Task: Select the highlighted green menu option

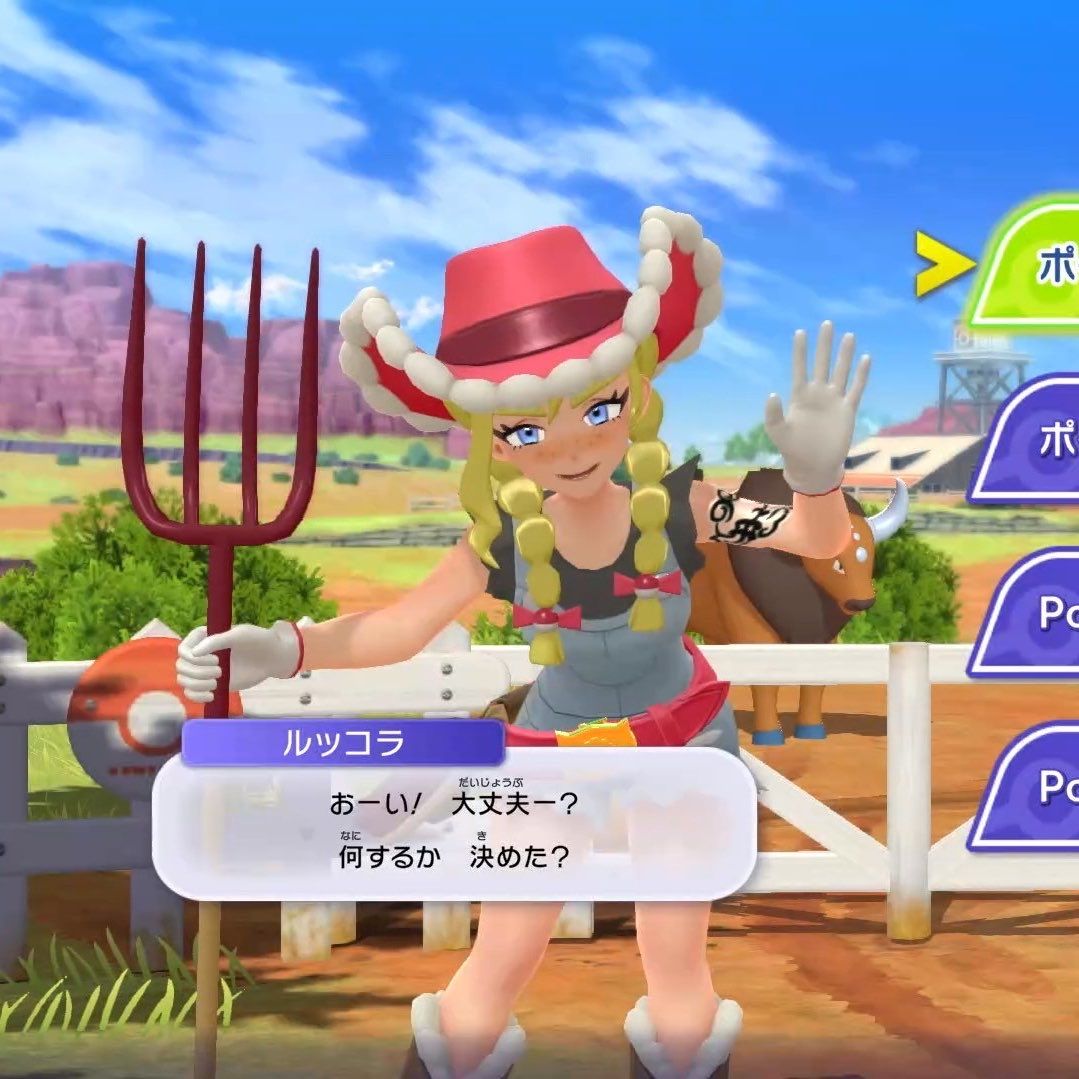Action: 1030,265
